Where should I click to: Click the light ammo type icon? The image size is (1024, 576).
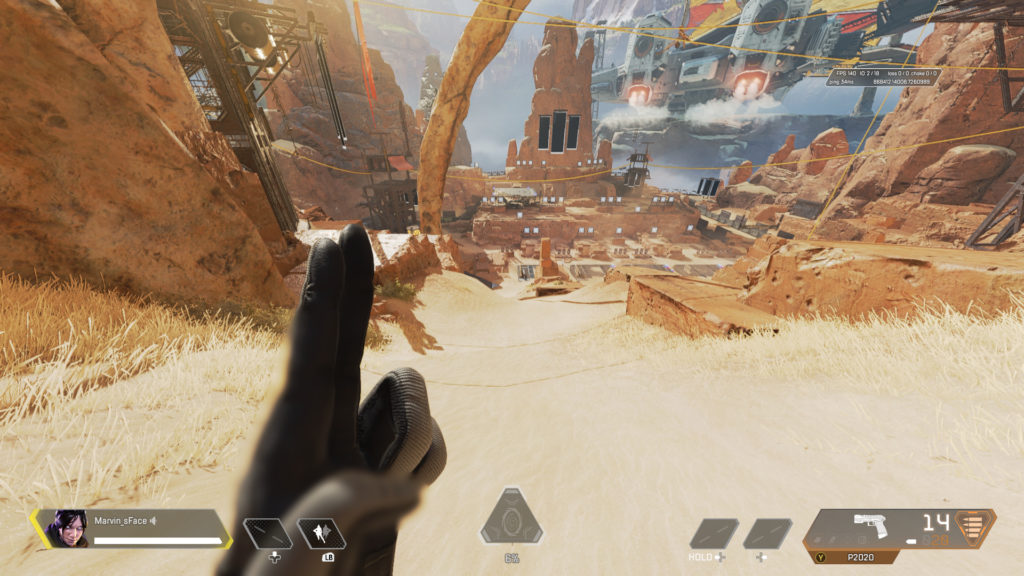(977, 527)
